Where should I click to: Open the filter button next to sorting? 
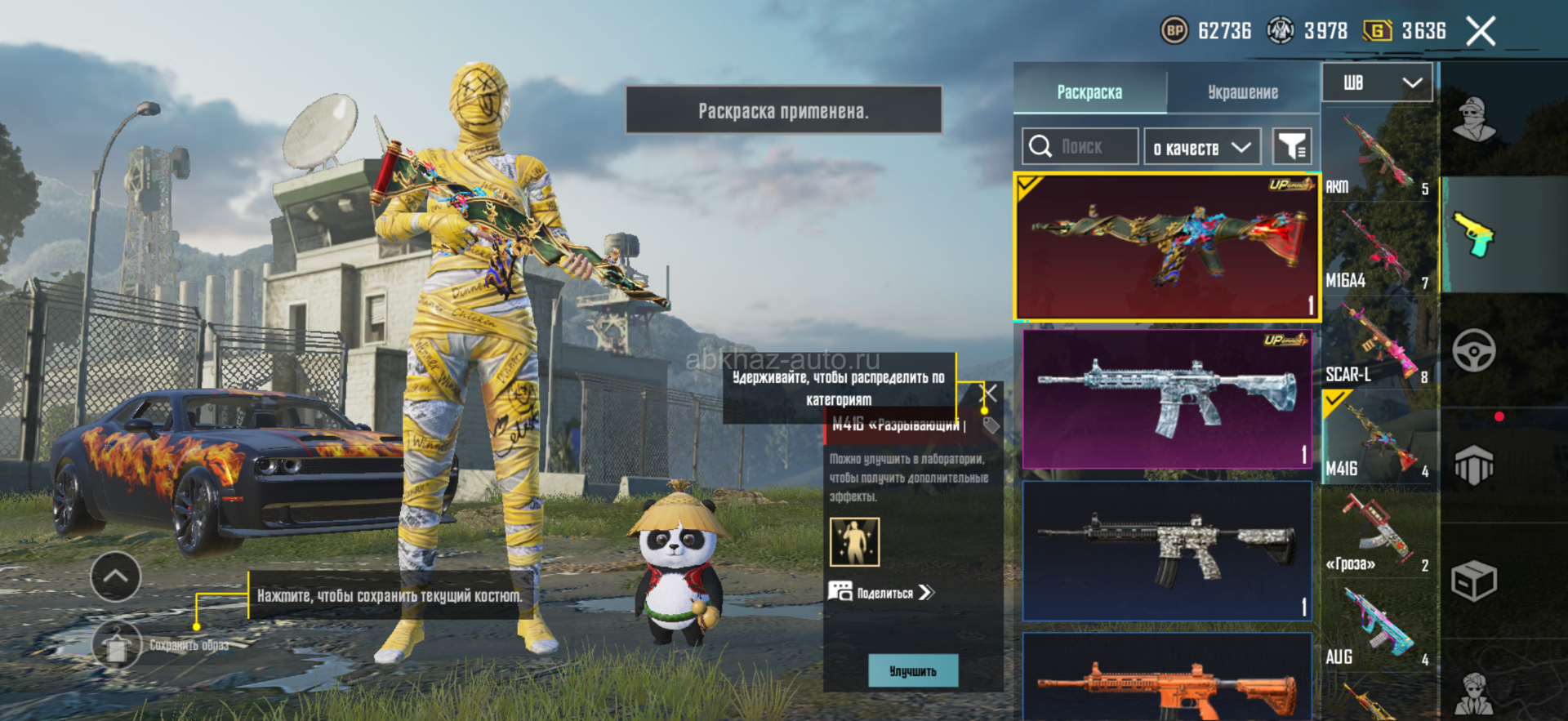click(x=1292, y=147)
